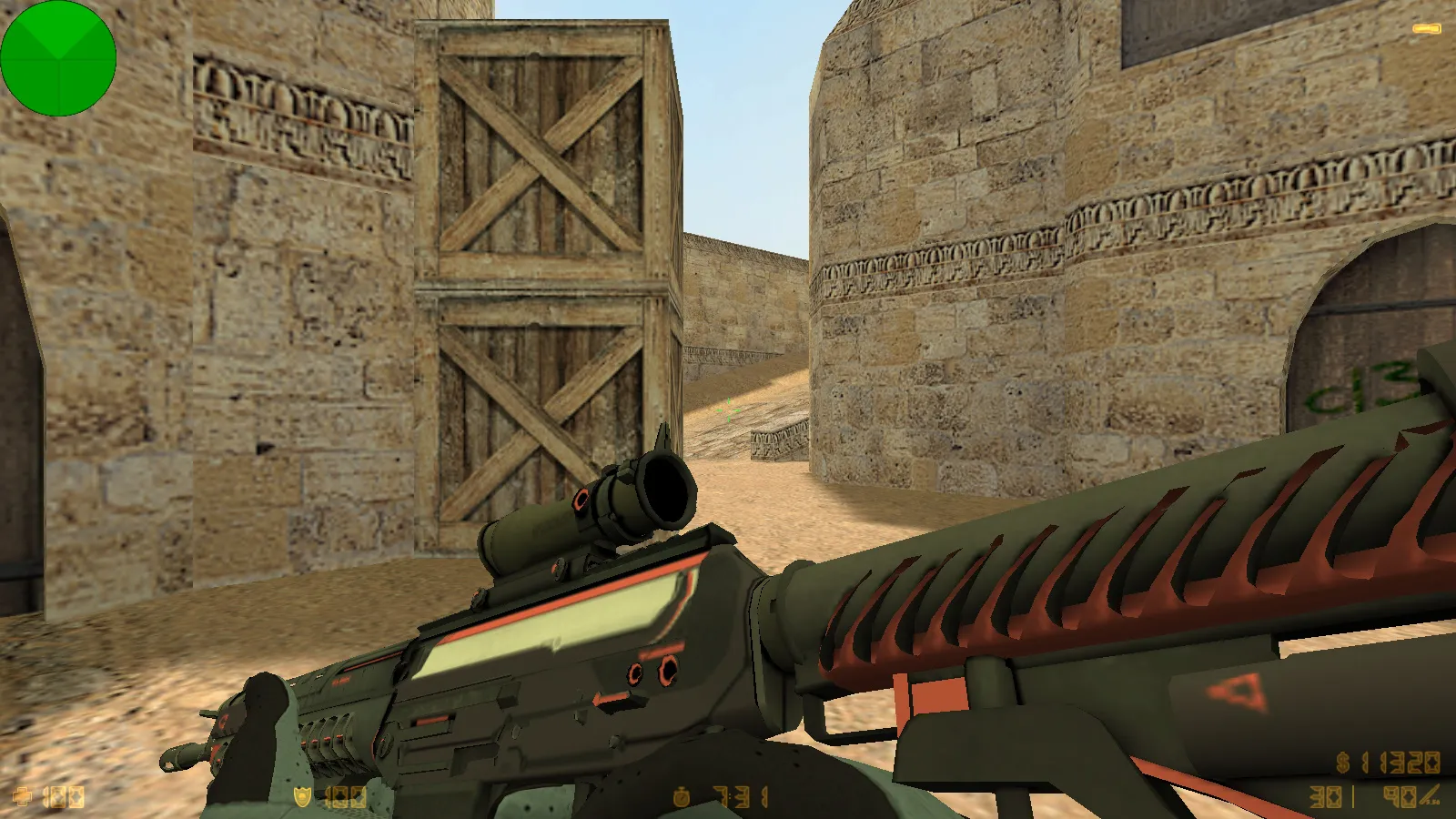Click the green radar circle
1456x819 pixels.
tap(58, 58)
